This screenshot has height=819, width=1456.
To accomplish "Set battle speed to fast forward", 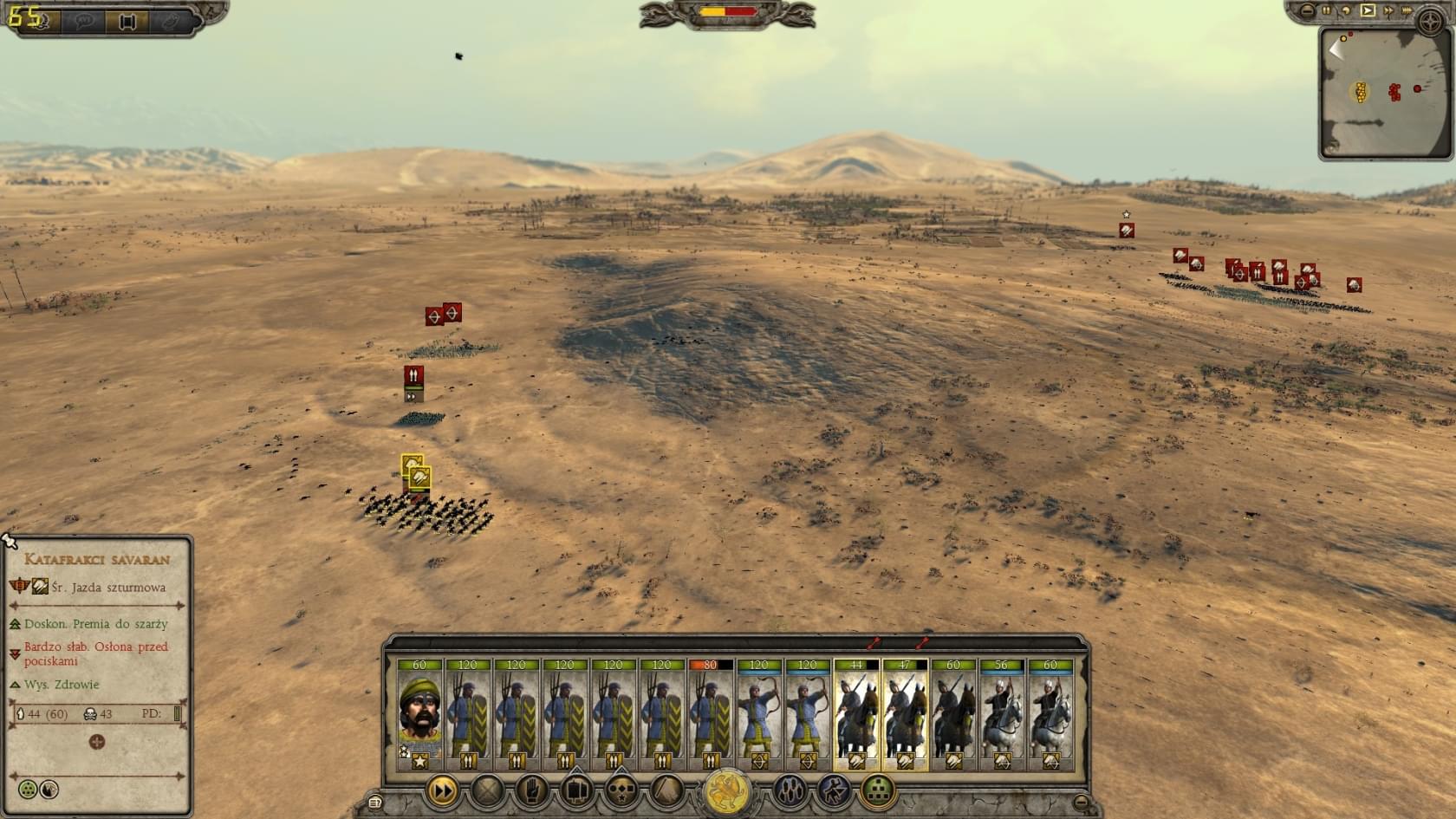I will 1388,10.
